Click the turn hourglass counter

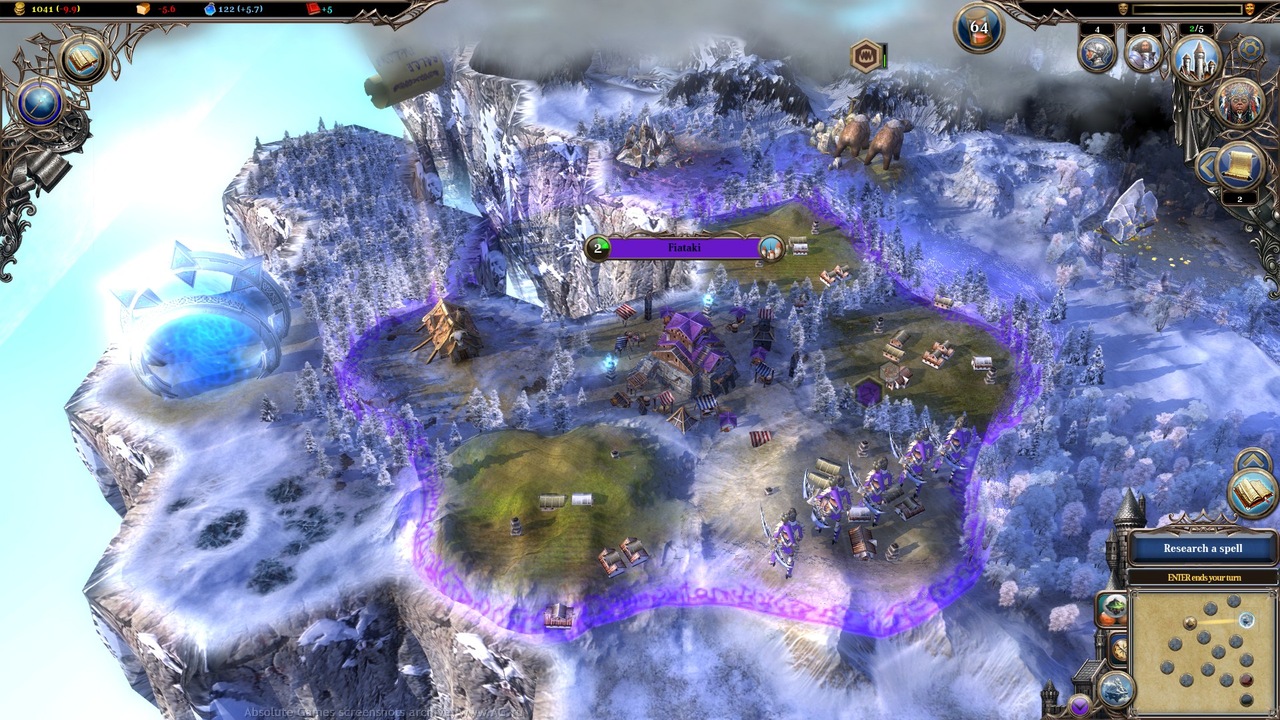(978, 29)
